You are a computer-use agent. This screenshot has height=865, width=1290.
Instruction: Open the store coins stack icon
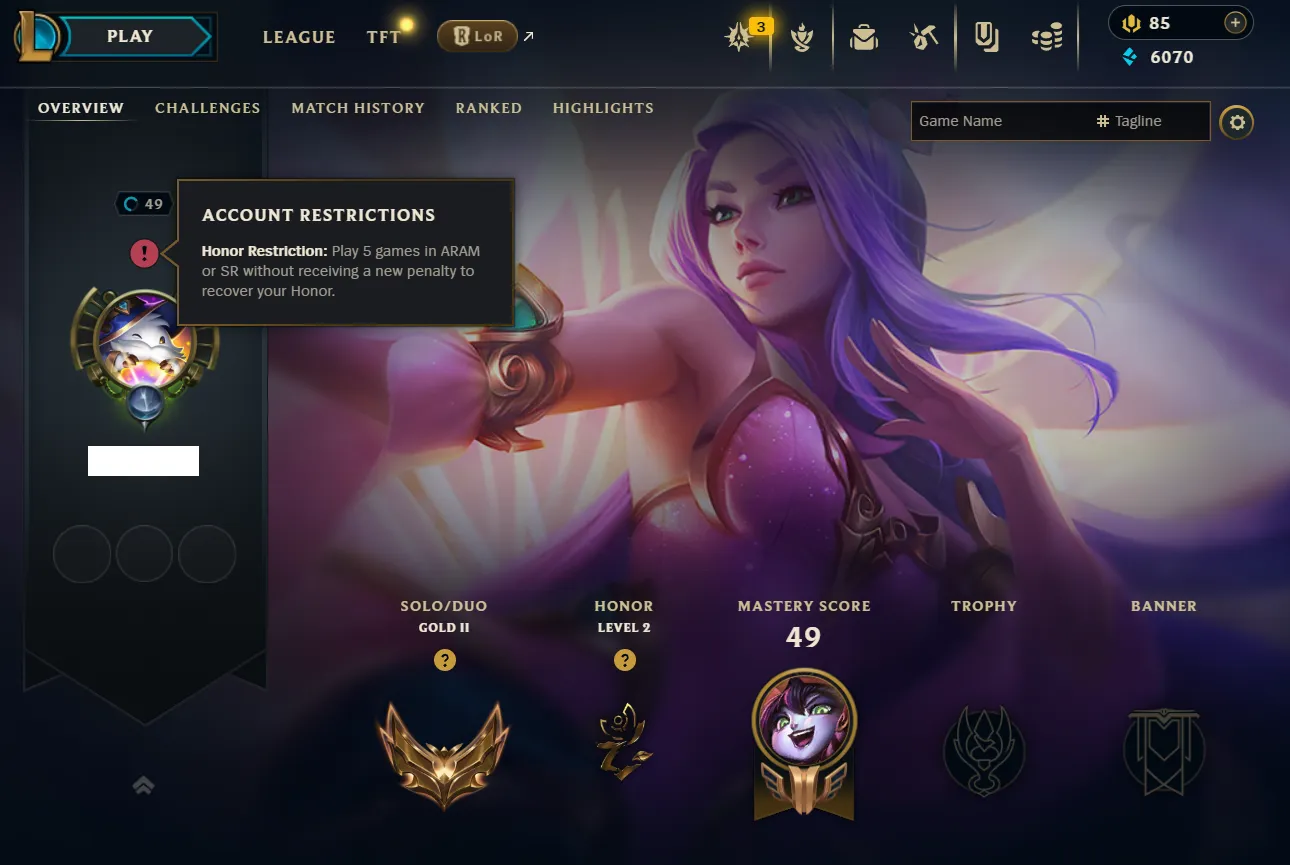click(1047, 38)
